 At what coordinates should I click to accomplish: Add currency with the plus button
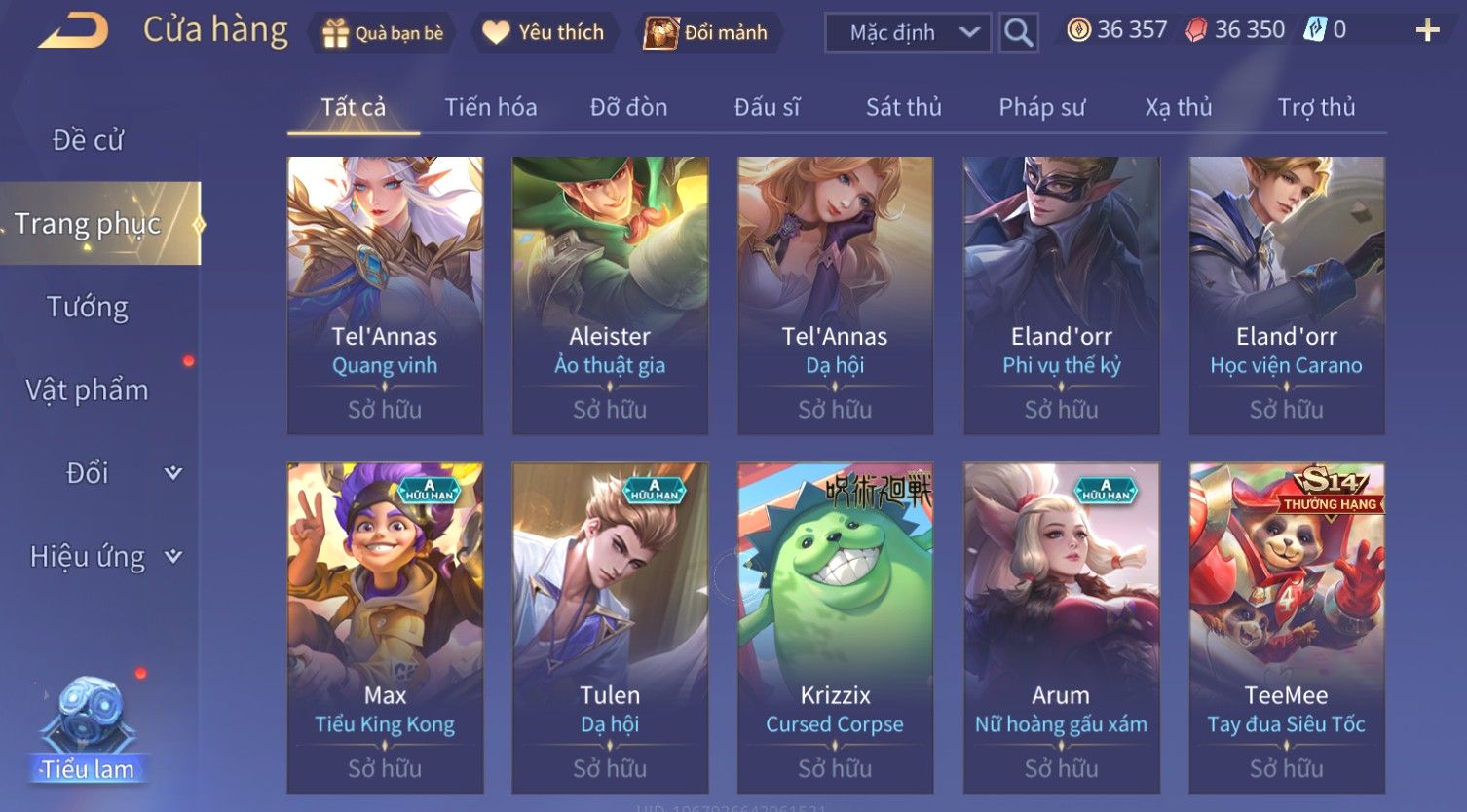click(1427, 31)
